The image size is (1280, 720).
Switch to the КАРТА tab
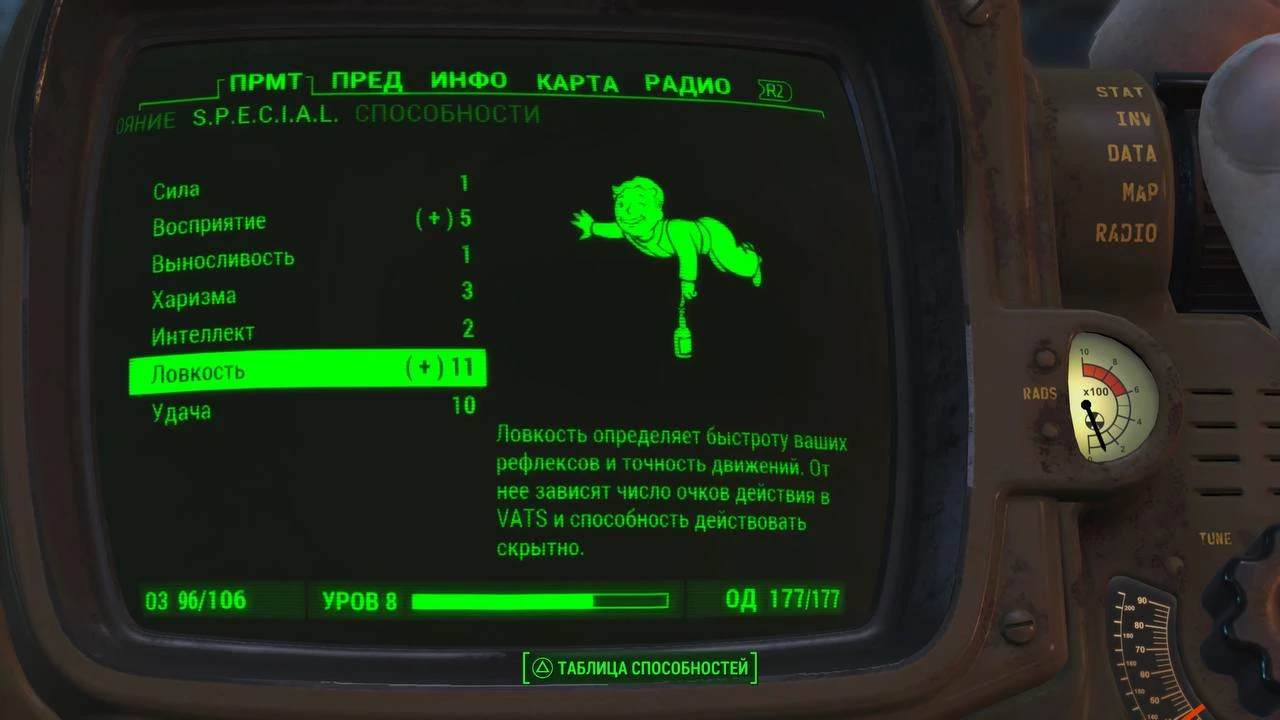pyautogui.click(x=578, y=83)
